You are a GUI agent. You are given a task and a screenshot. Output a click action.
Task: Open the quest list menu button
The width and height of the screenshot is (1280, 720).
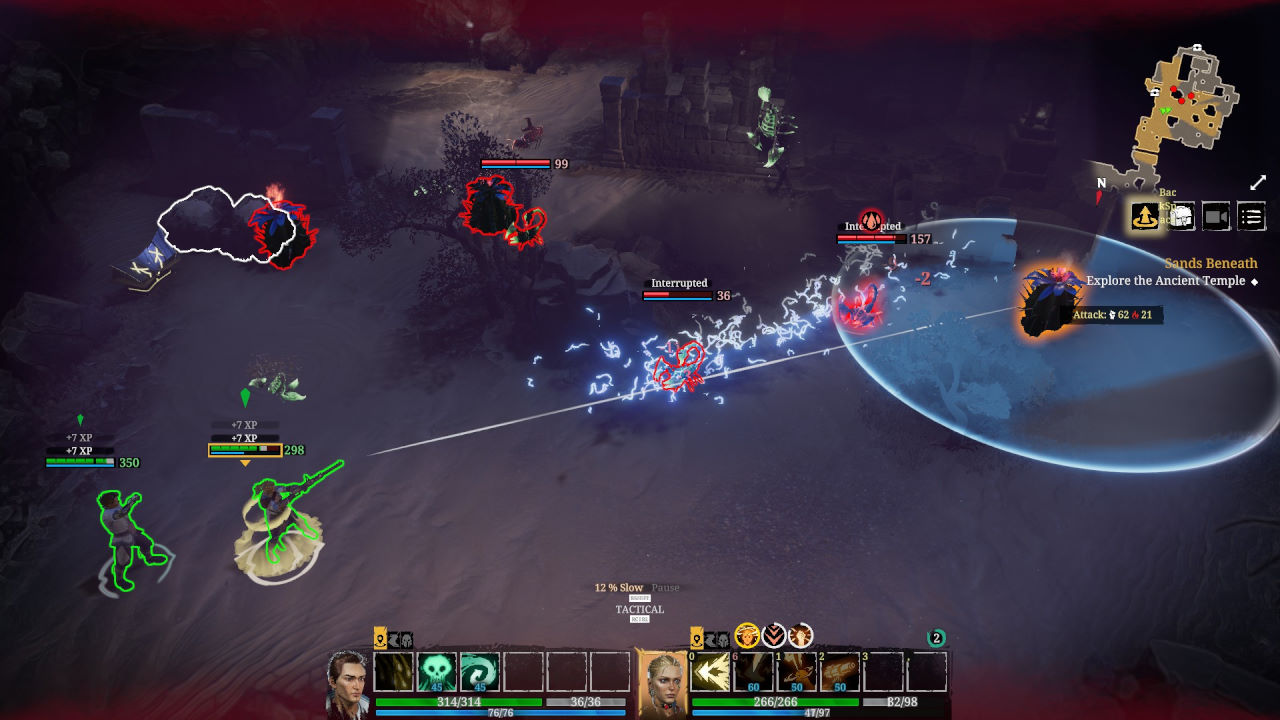[1251, 216]
